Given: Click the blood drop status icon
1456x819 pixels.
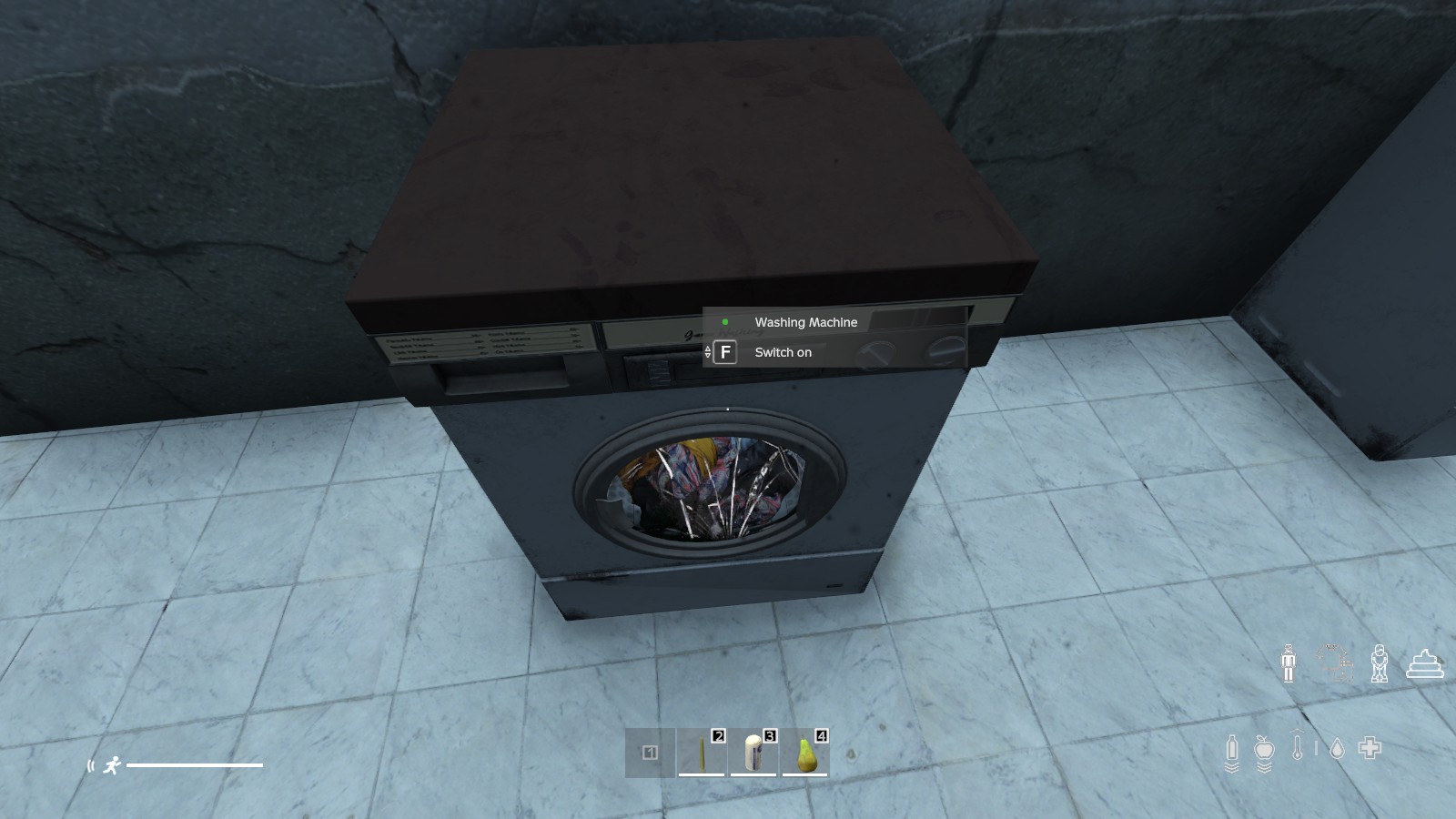Looking at the screenshot, I should pyautogui.click(x=1337, y=749).
